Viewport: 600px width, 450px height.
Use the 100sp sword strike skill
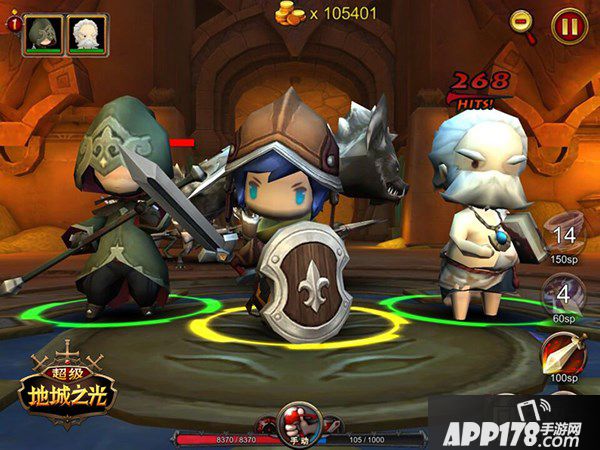pyautogui.click(x=563, y=353)
